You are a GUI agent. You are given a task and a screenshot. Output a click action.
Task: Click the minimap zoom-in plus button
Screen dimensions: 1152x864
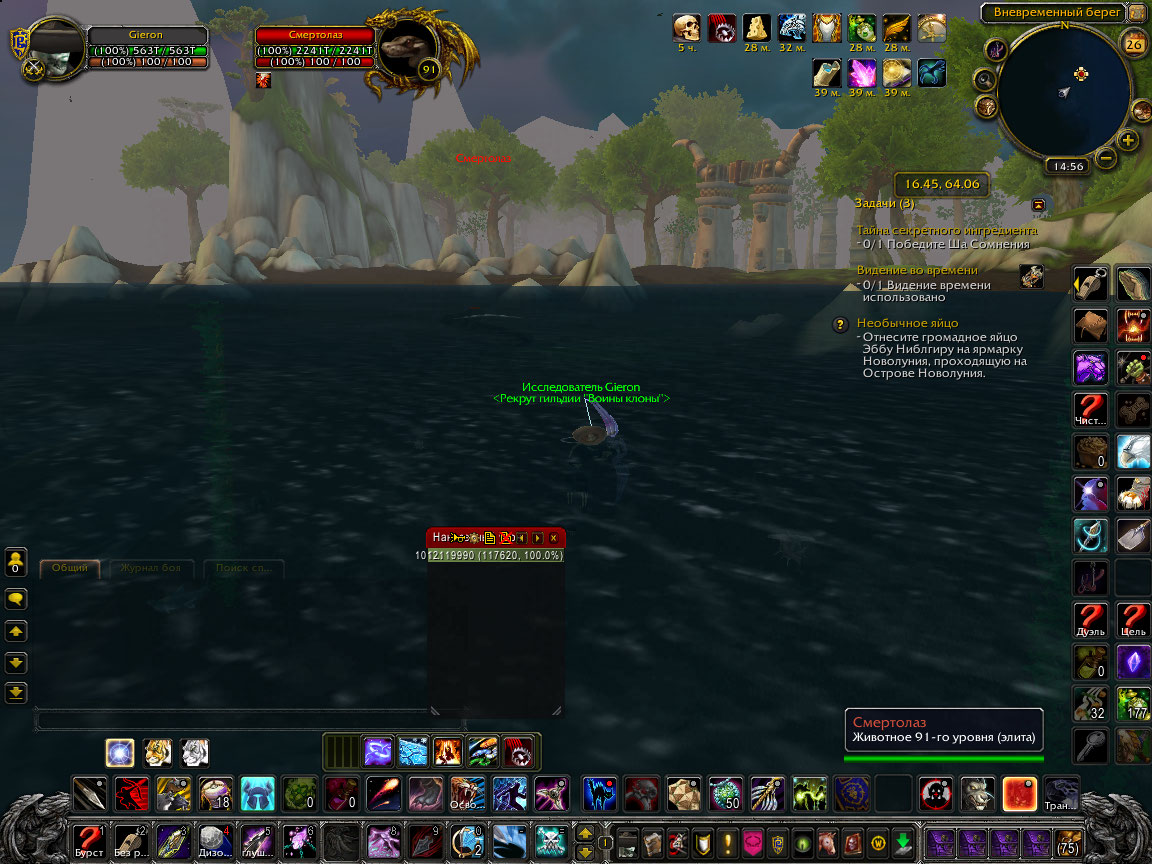point(1129,140)
